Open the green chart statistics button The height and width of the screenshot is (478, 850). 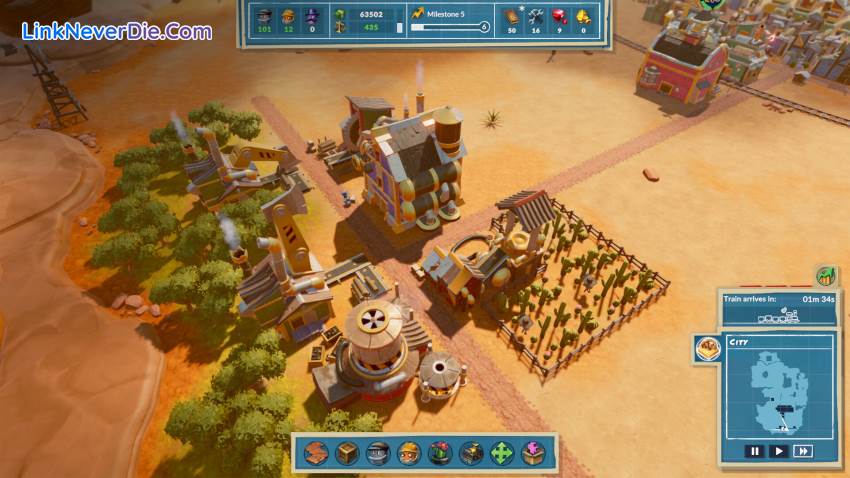[x=826, y=276]
